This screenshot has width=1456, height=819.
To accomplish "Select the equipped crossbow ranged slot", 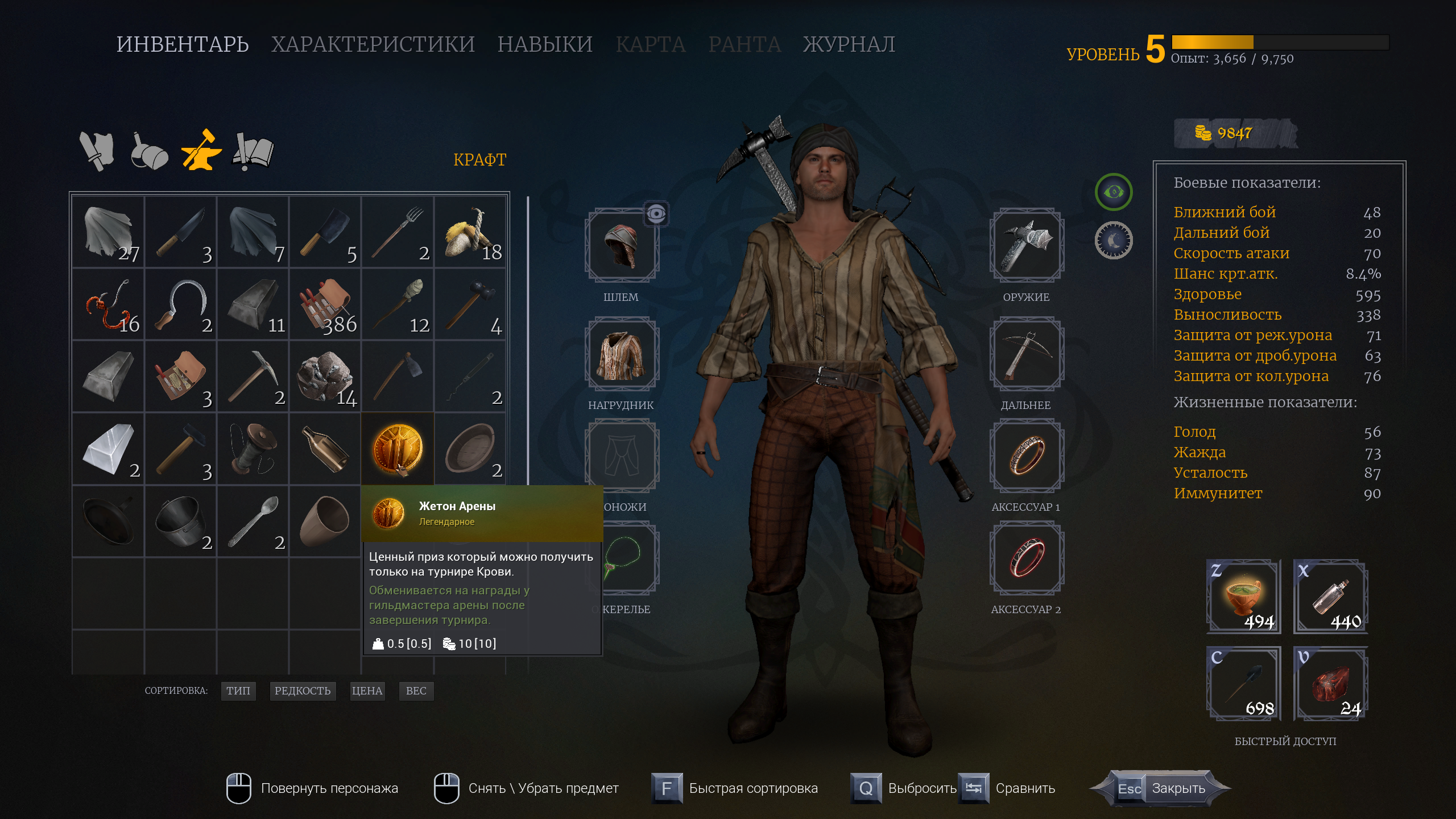I will coord(1027,354).
